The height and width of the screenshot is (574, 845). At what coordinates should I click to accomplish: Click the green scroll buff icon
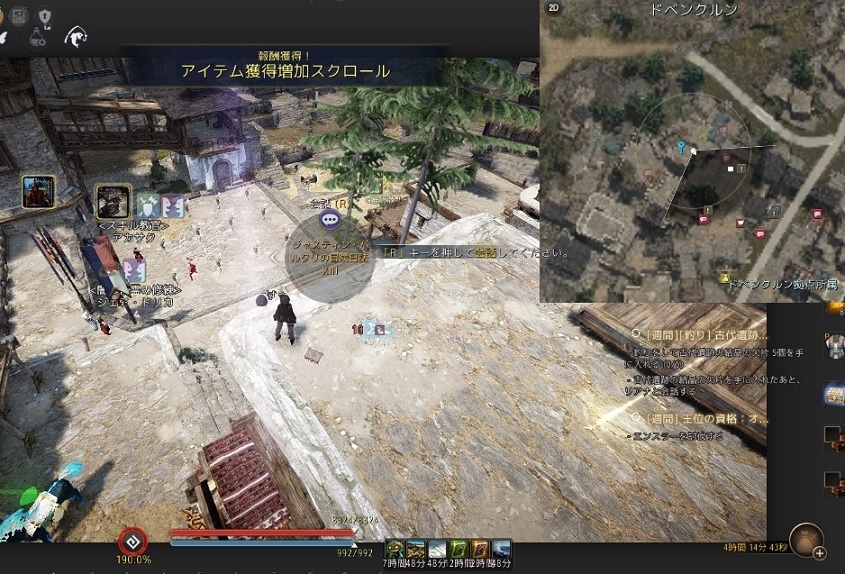pyautogui.click(x=459, y=548)
